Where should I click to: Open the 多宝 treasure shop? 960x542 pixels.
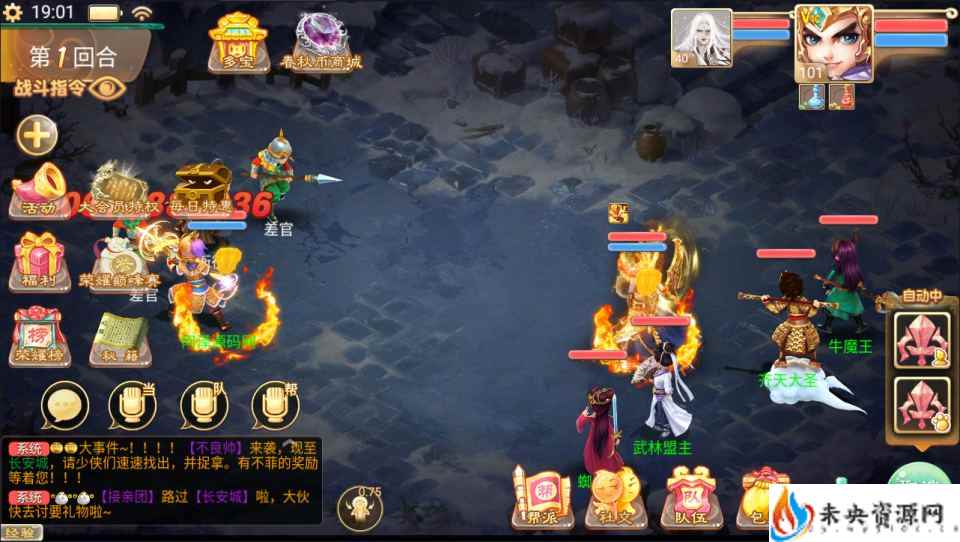coord(235,42)
